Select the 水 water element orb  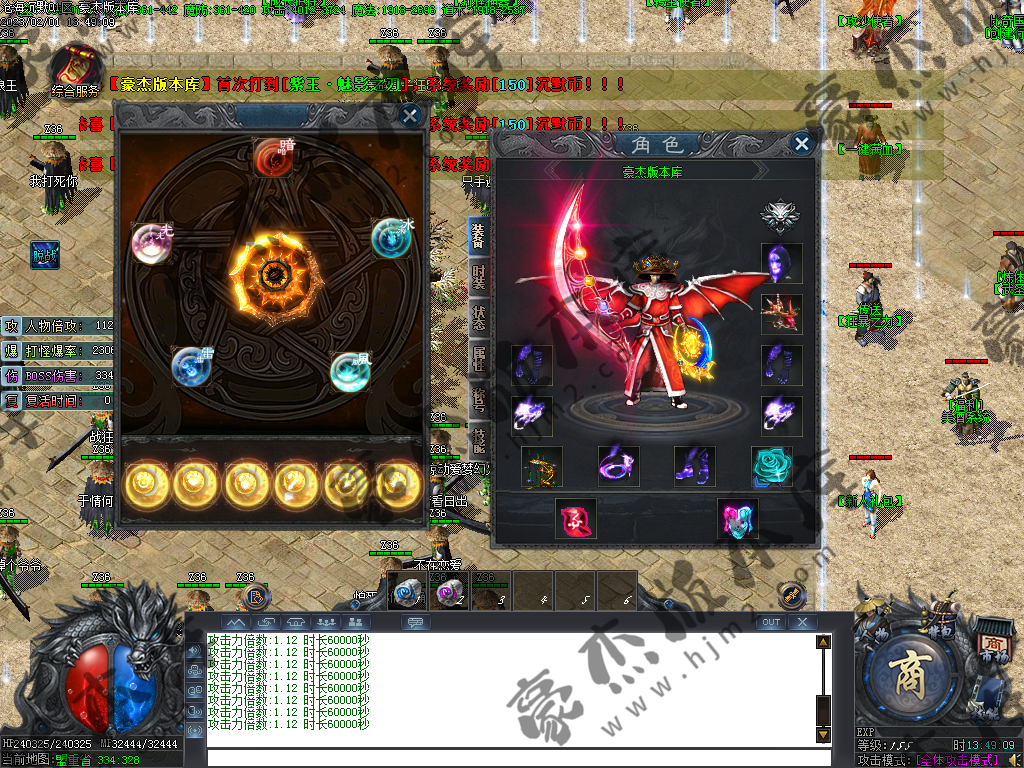[391, 238]
